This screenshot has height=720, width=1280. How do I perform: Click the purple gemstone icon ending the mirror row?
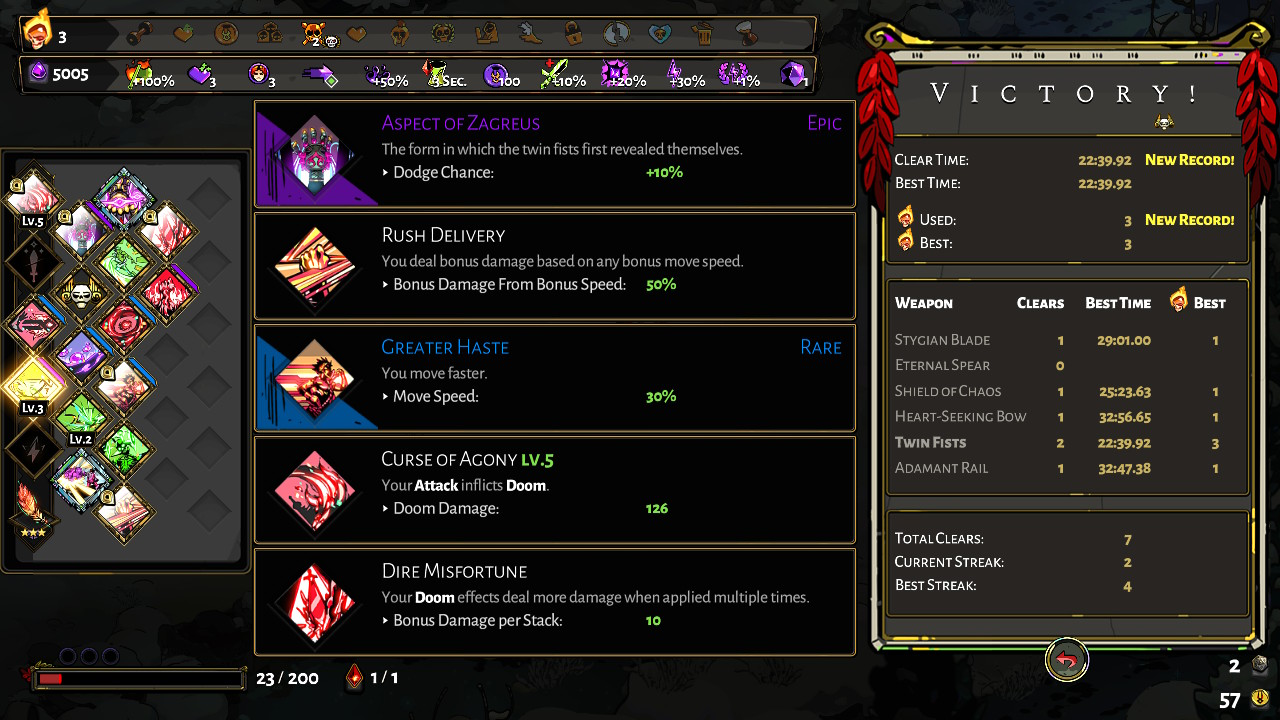pos(793,73)
